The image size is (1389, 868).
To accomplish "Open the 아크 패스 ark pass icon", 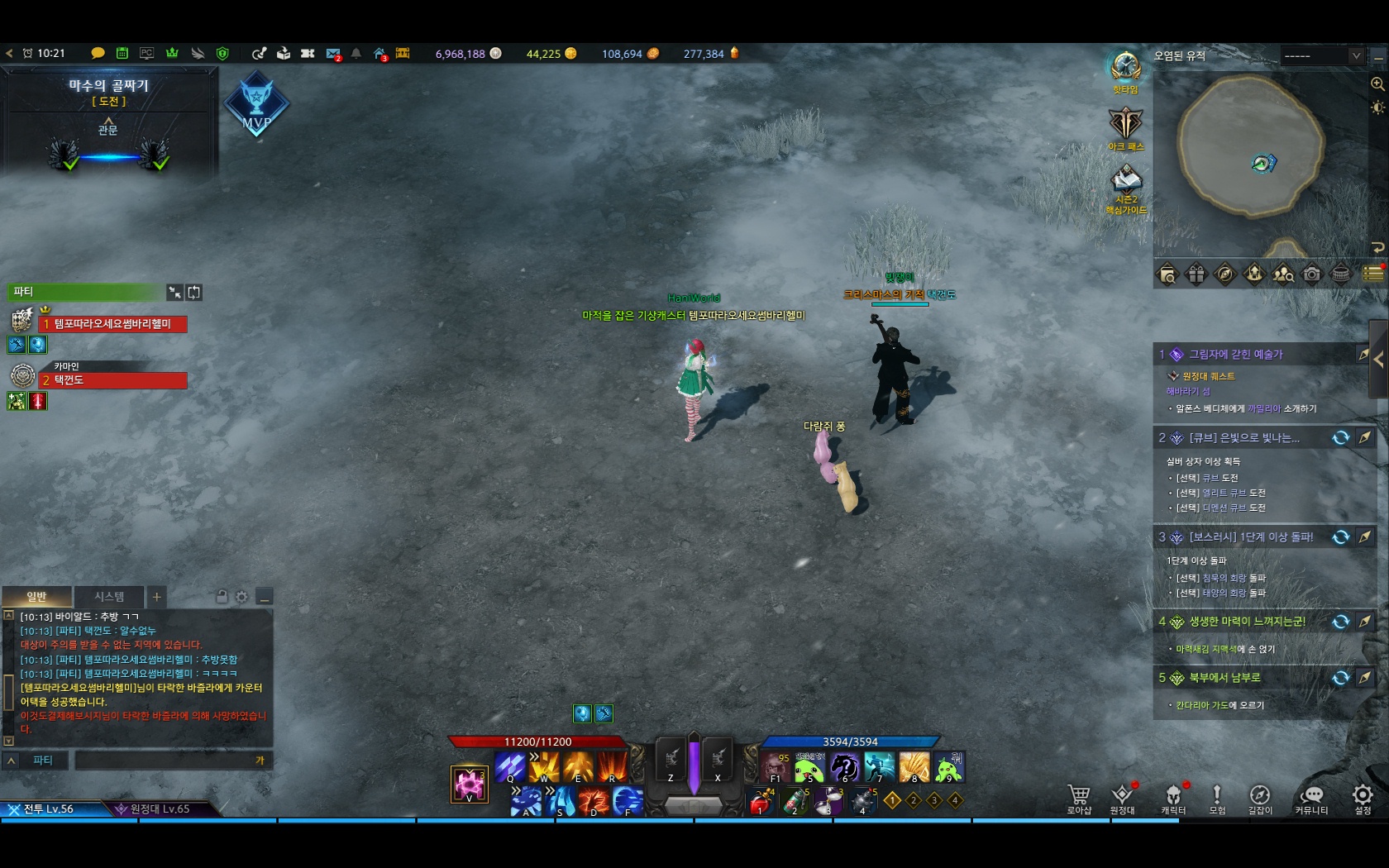I will tap(1125, 126).
